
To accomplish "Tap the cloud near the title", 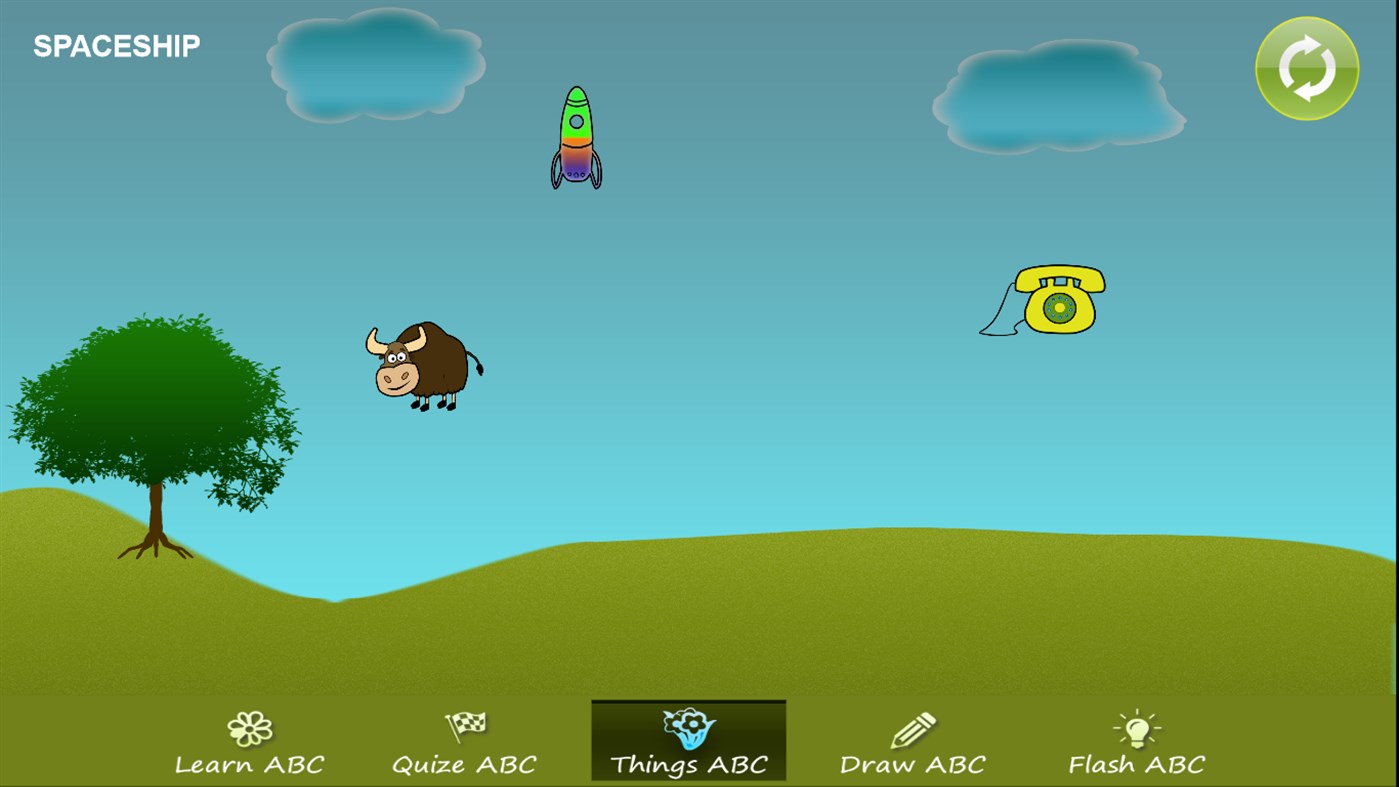I will coord(376,63).
